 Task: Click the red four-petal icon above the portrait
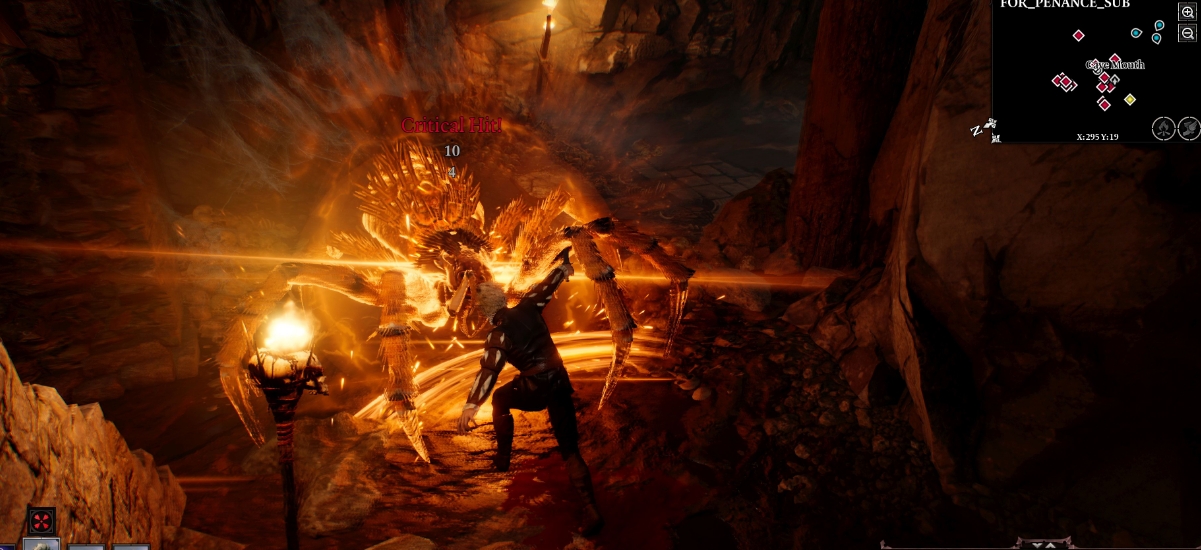pos(41,520)
